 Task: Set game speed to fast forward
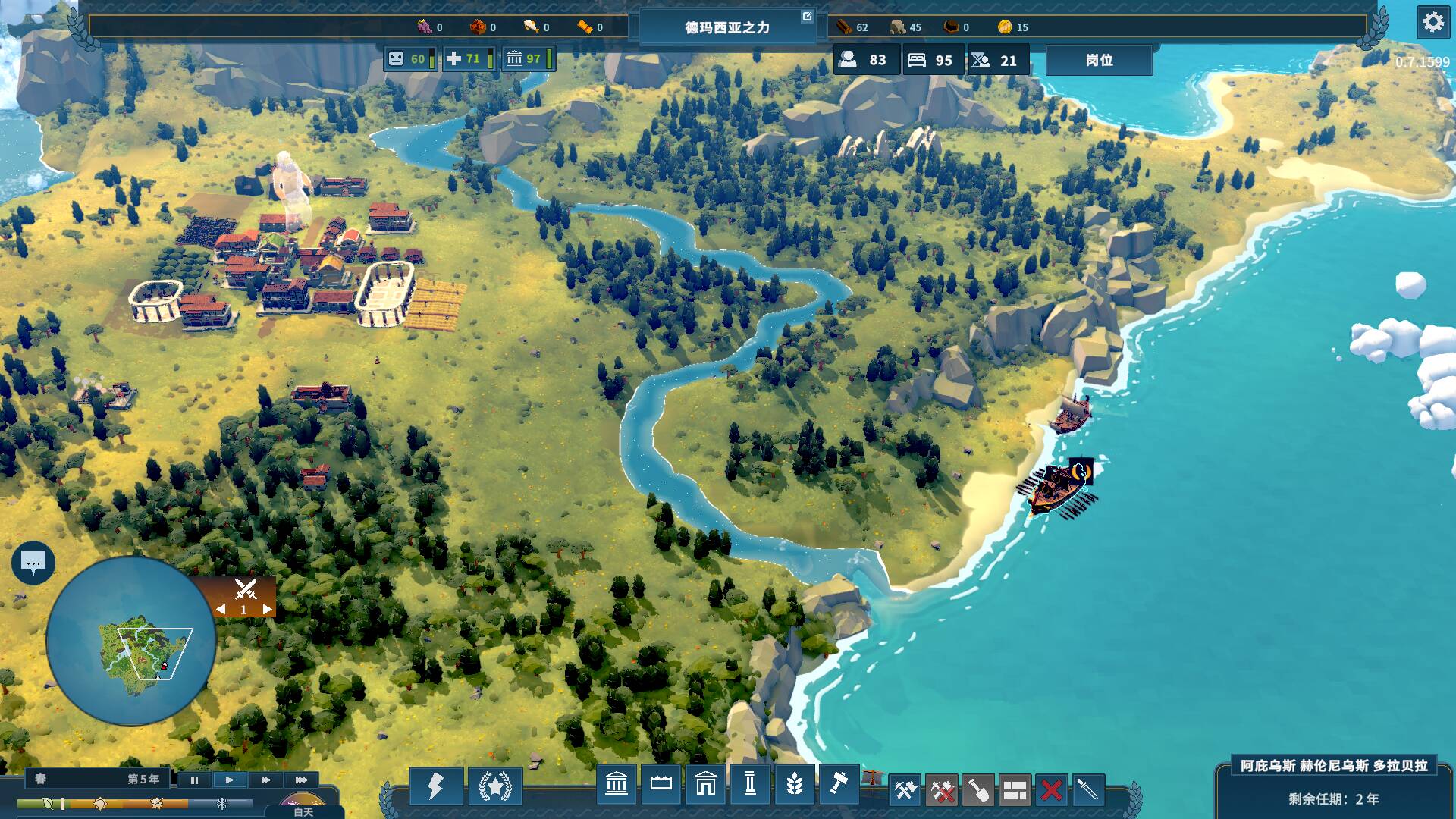click(265, 780)
